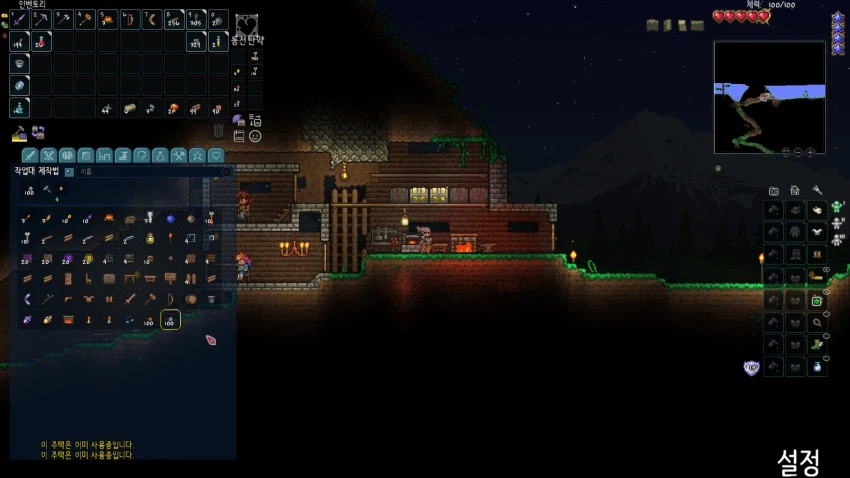850x478 pixels.
Task: Open the camera mode icon
Action: [x=773, y=190]
